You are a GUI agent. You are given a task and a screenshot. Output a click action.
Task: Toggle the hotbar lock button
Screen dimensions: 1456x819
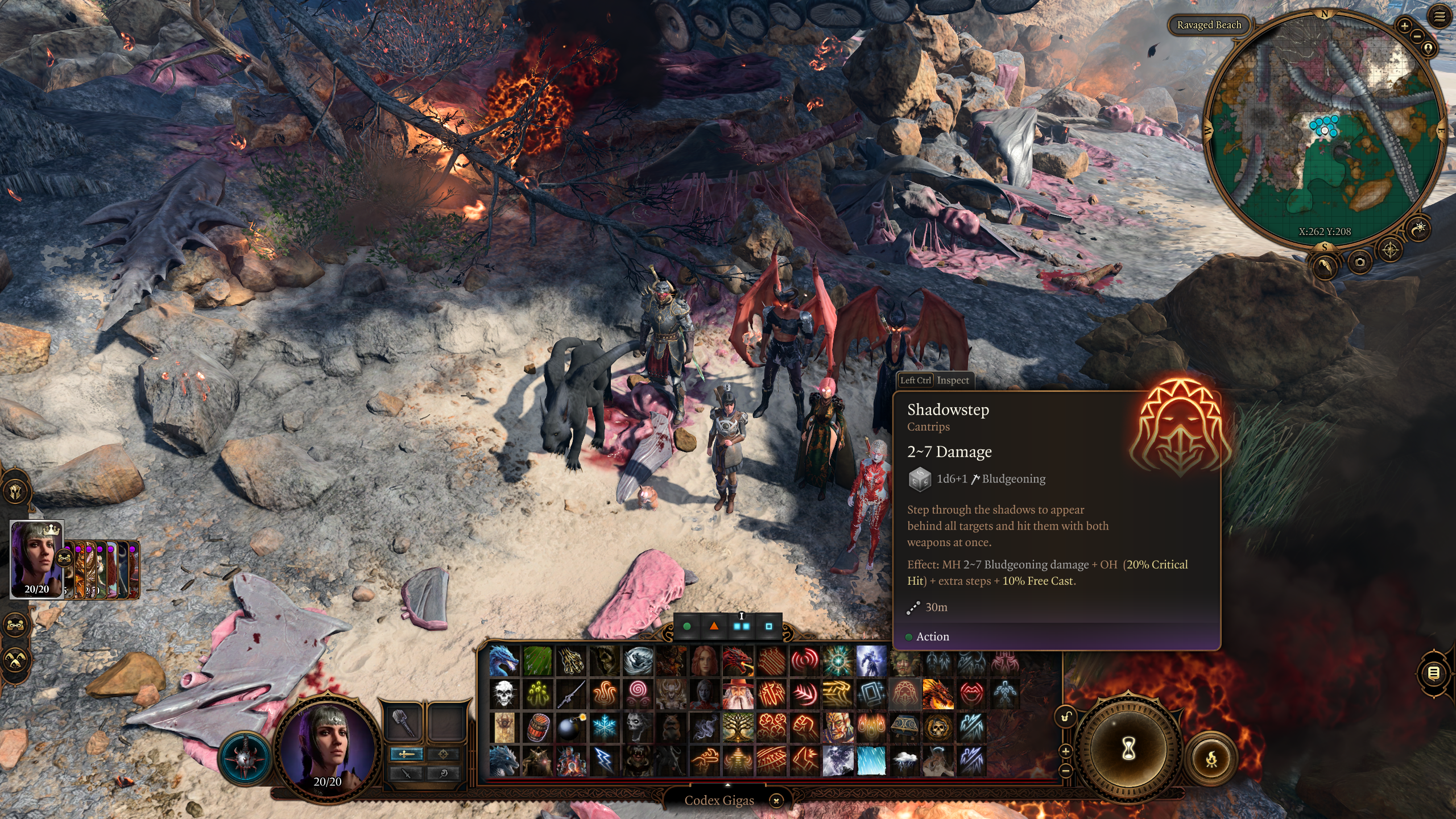(1066, 717)
